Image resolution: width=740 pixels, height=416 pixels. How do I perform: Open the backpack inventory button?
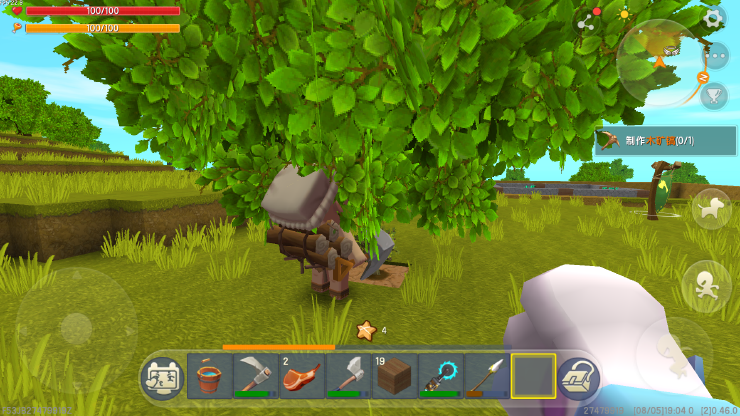(578, 378)
